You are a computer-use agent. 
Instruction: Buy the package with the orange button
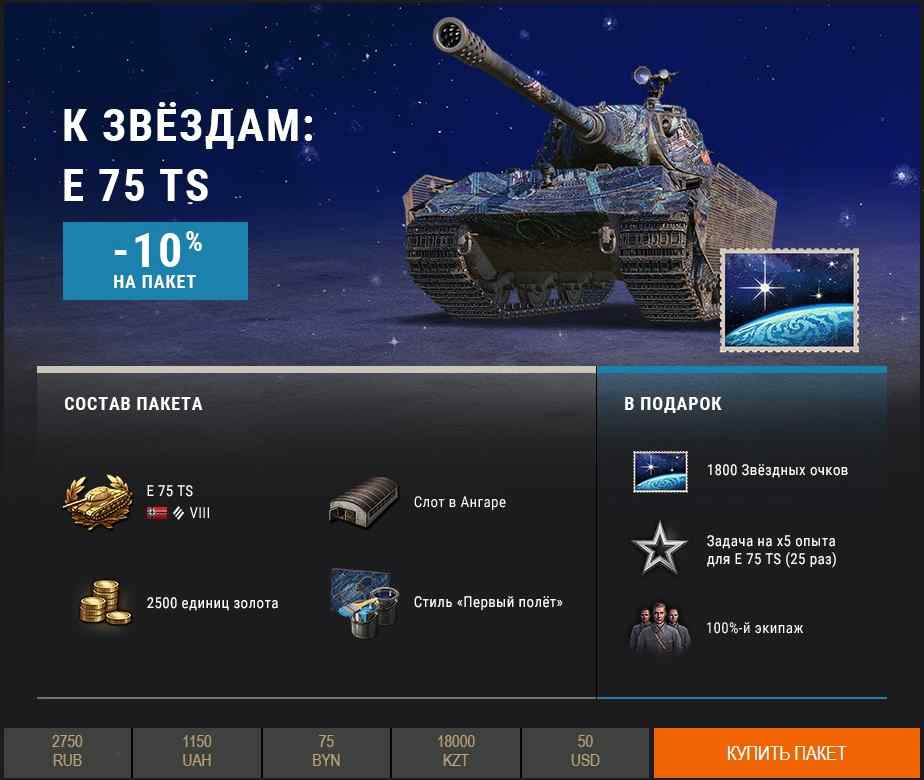787,753
